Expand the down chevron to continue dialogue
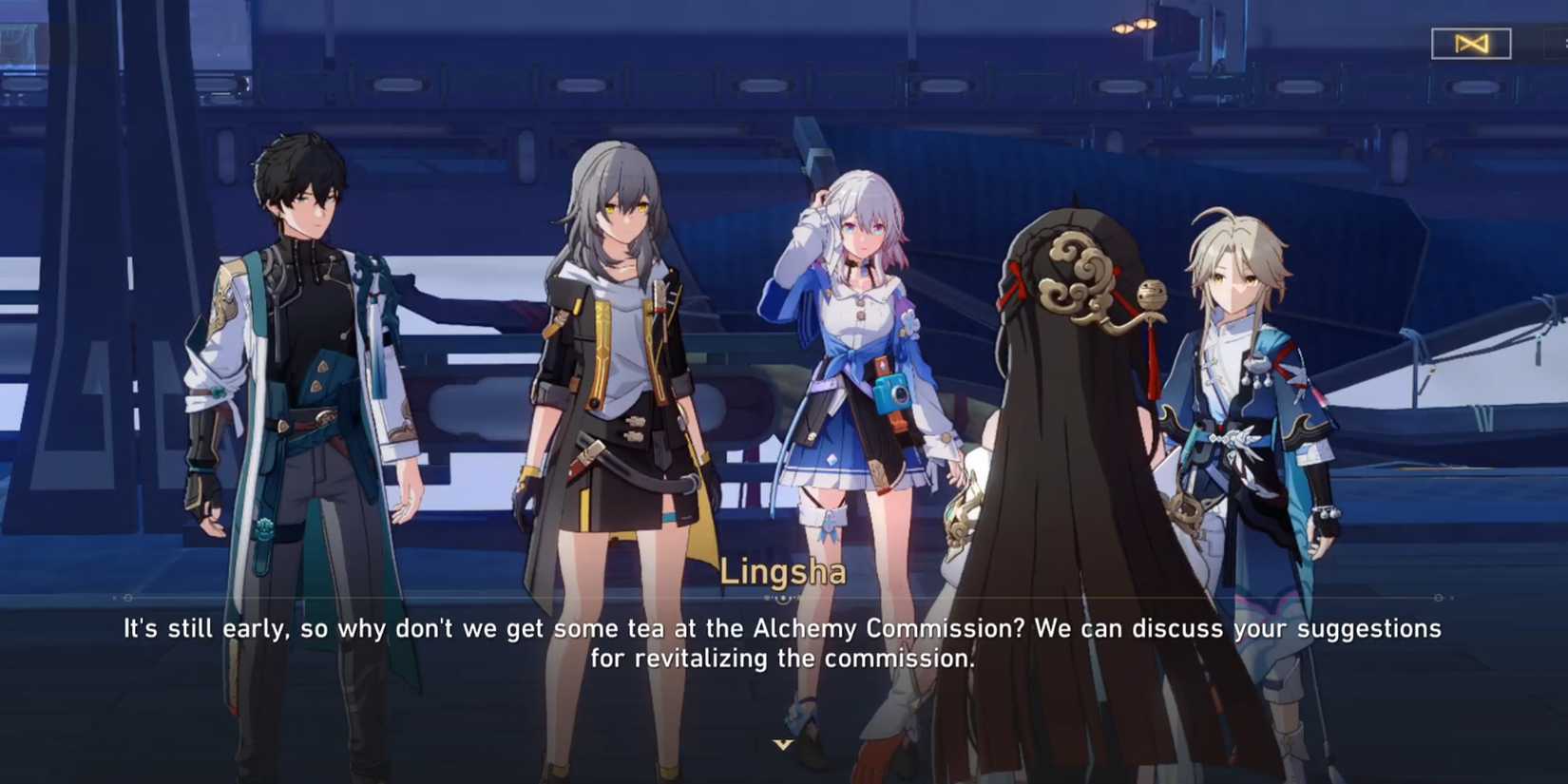Image resolution: width=1568 pixels, height=784 pixels. [x=785, y=745]
